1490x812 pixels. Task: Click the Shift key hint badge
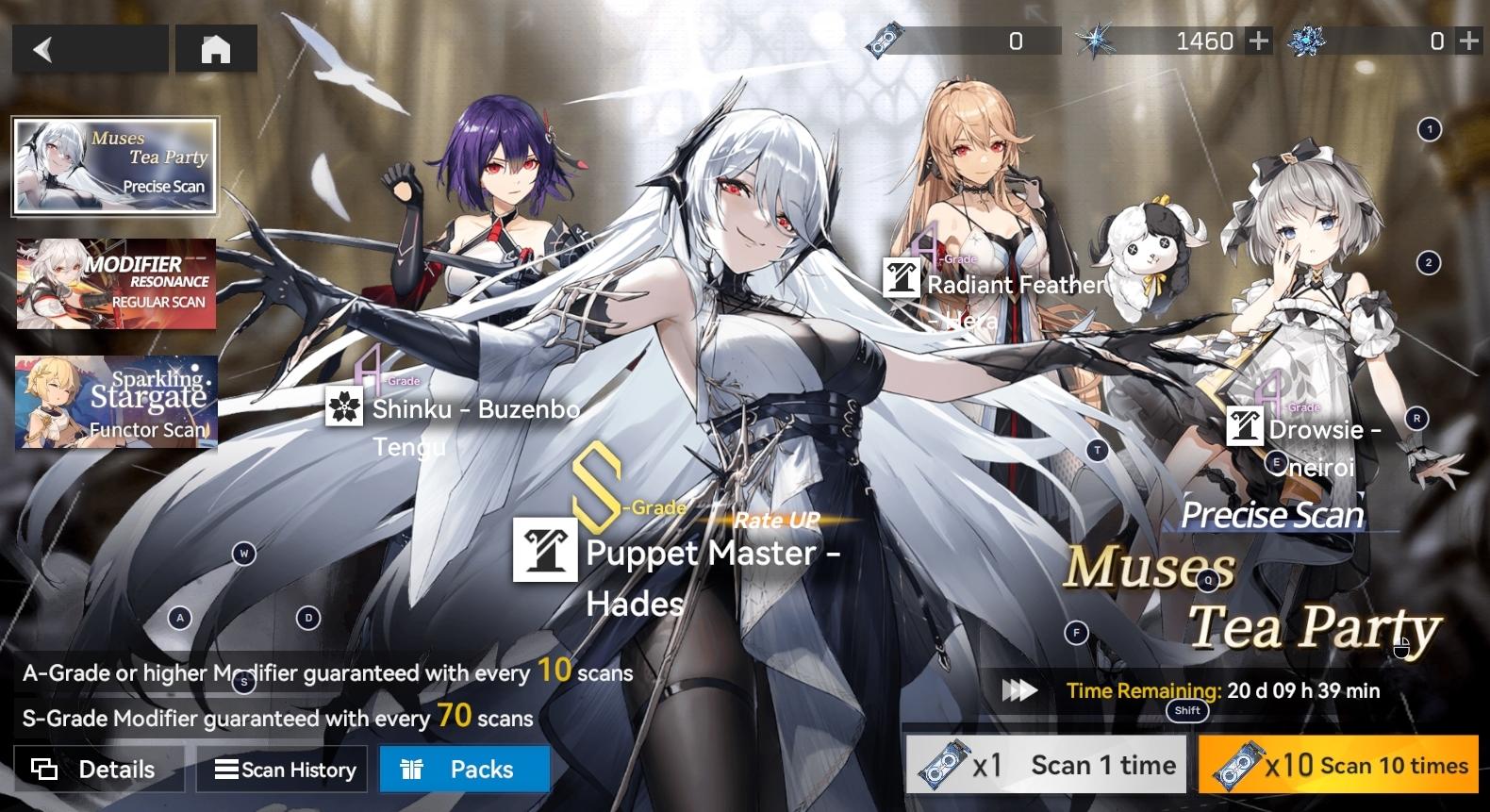pyautogui.click(x=1187, y=712)
